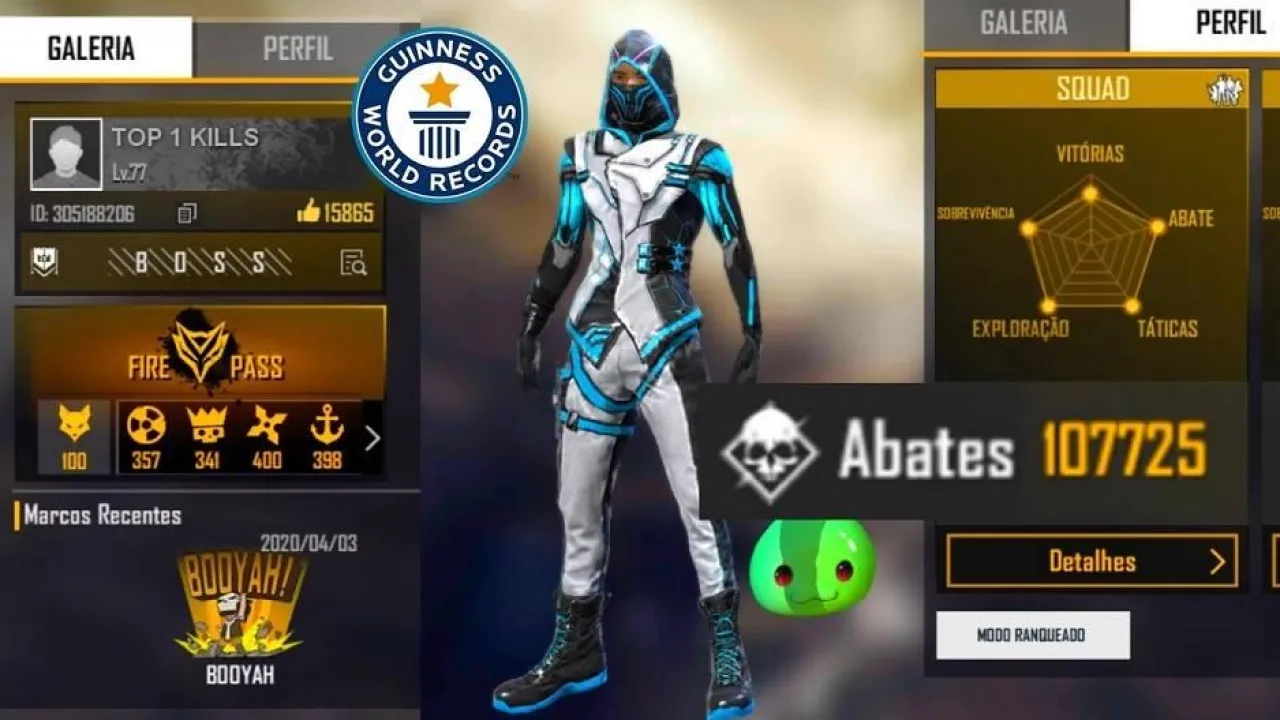Viewport: 1280px width, 720px height.
Task: Click the radioactive badge showing 357
Action: [x=148, y=425]
